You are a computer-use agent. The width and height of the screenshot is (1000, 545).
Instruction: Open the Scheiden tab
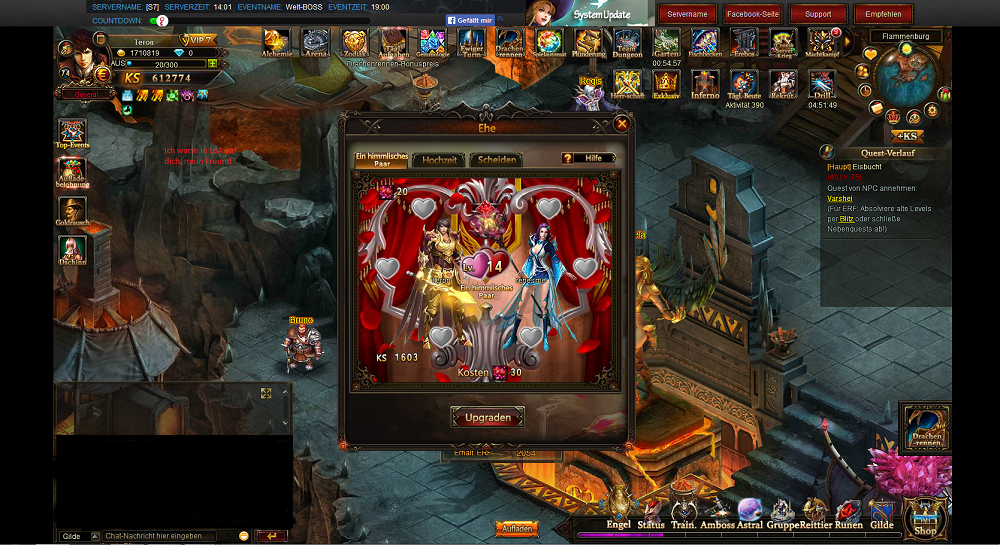[x=496, y=159]
